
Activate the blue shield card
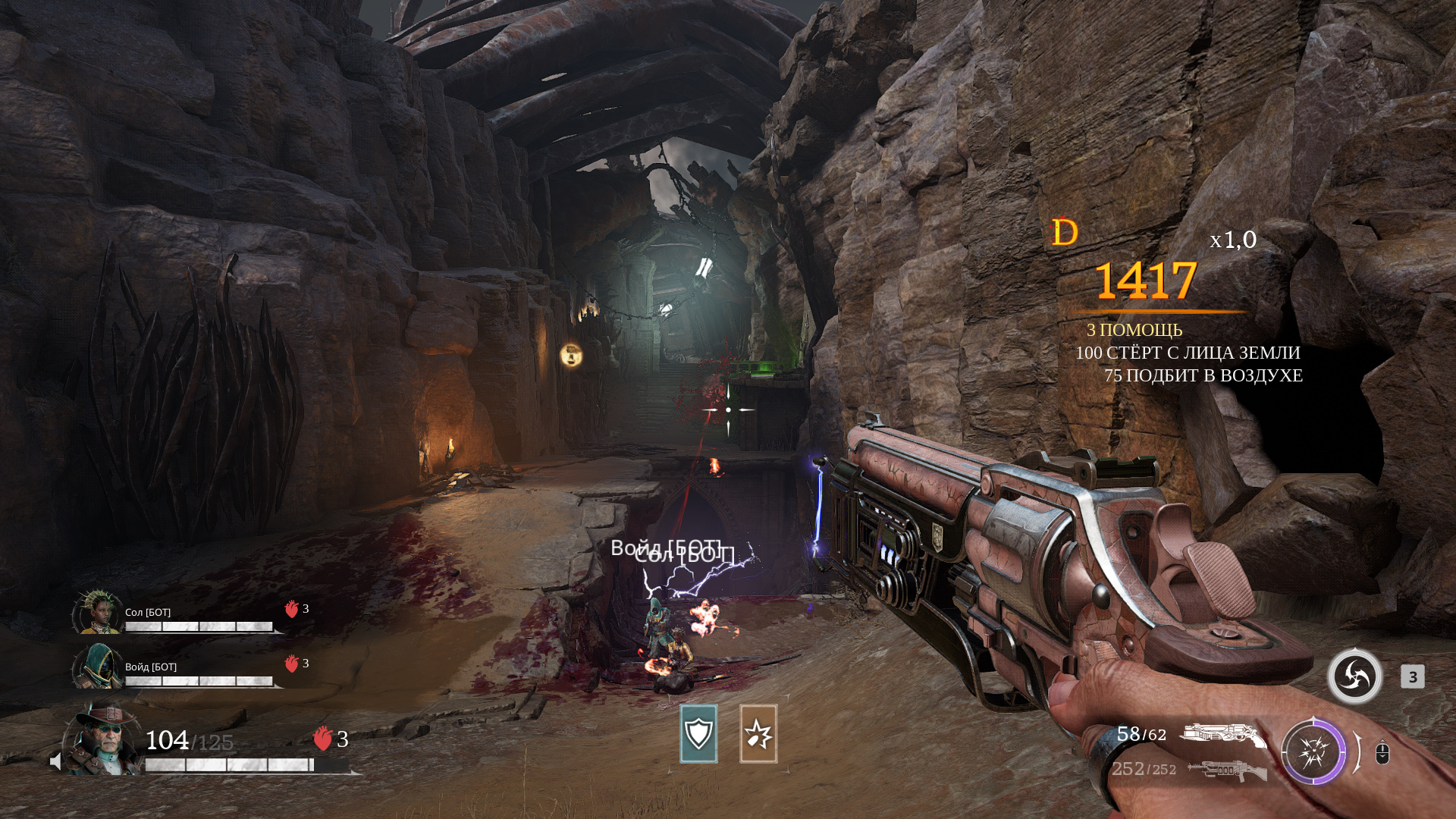[x=698, y=733]
